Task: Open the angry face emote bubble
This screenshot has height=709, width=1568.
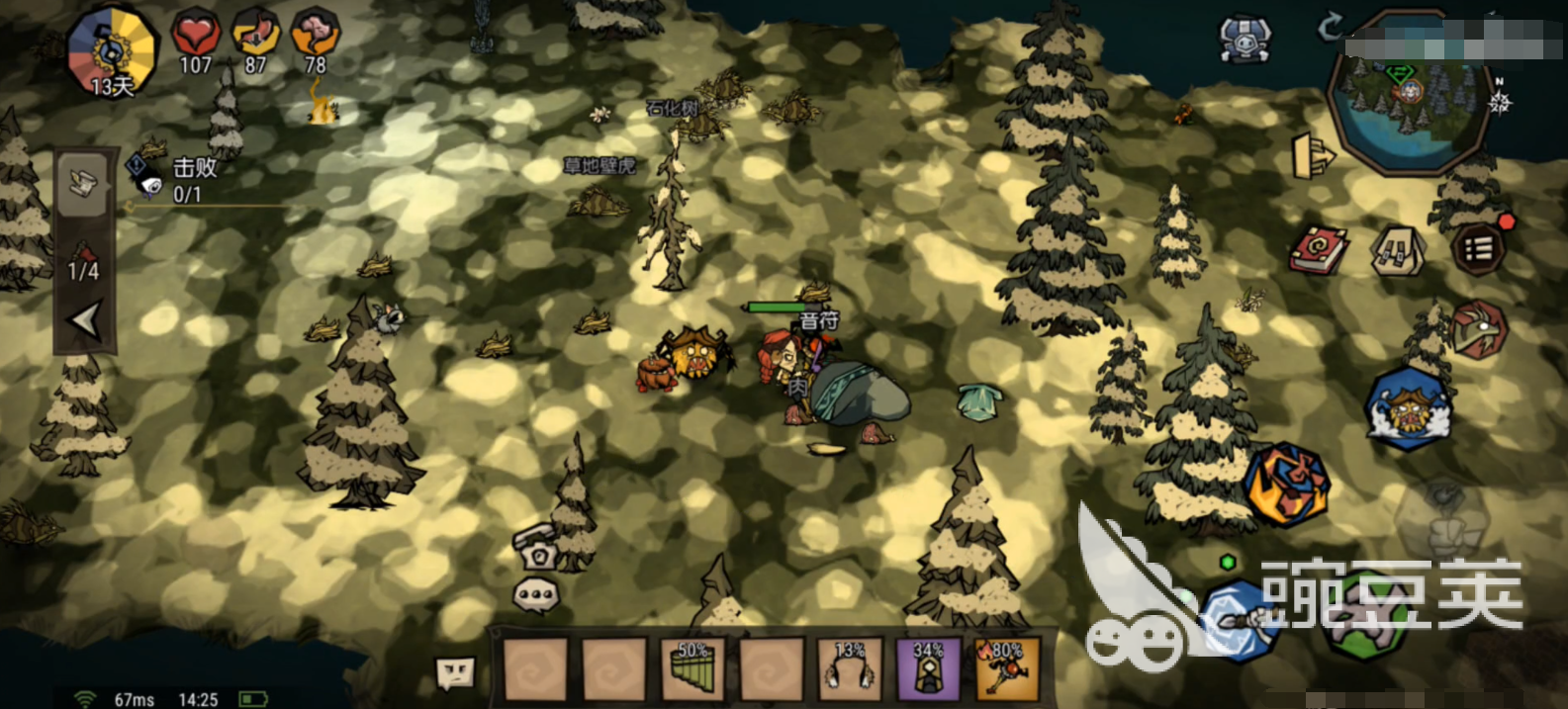Action: tap(456, 674)
